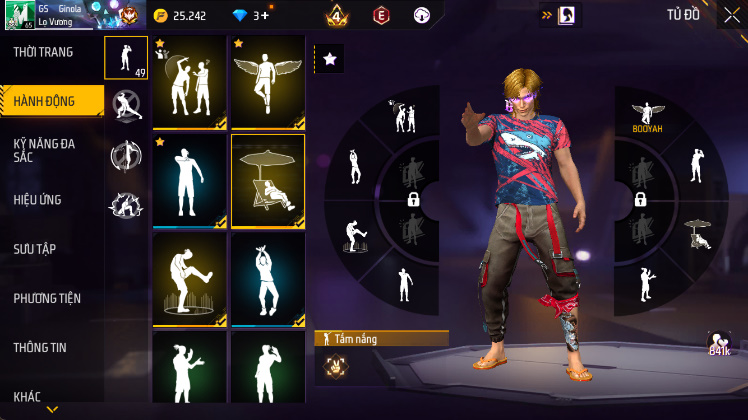The image size is (748, 420).
Task: Select the Khác menu entry
Action: pos(27,396)
